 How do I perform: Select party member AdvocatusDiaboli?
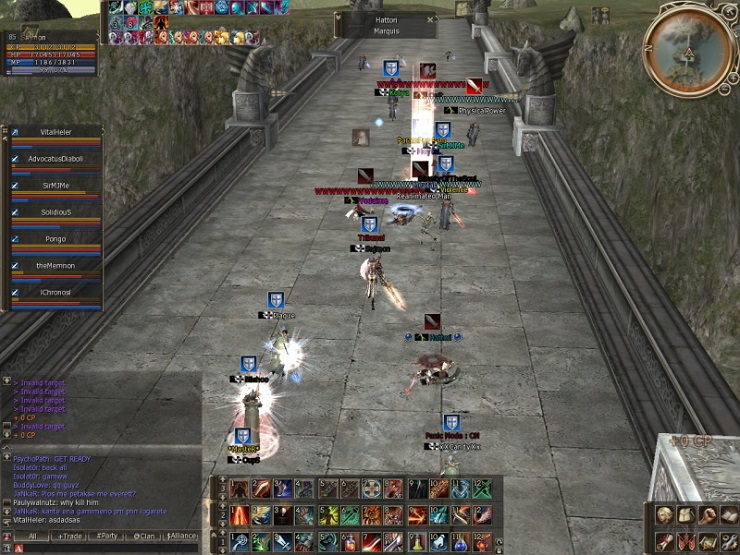click(x=57, y=159)
